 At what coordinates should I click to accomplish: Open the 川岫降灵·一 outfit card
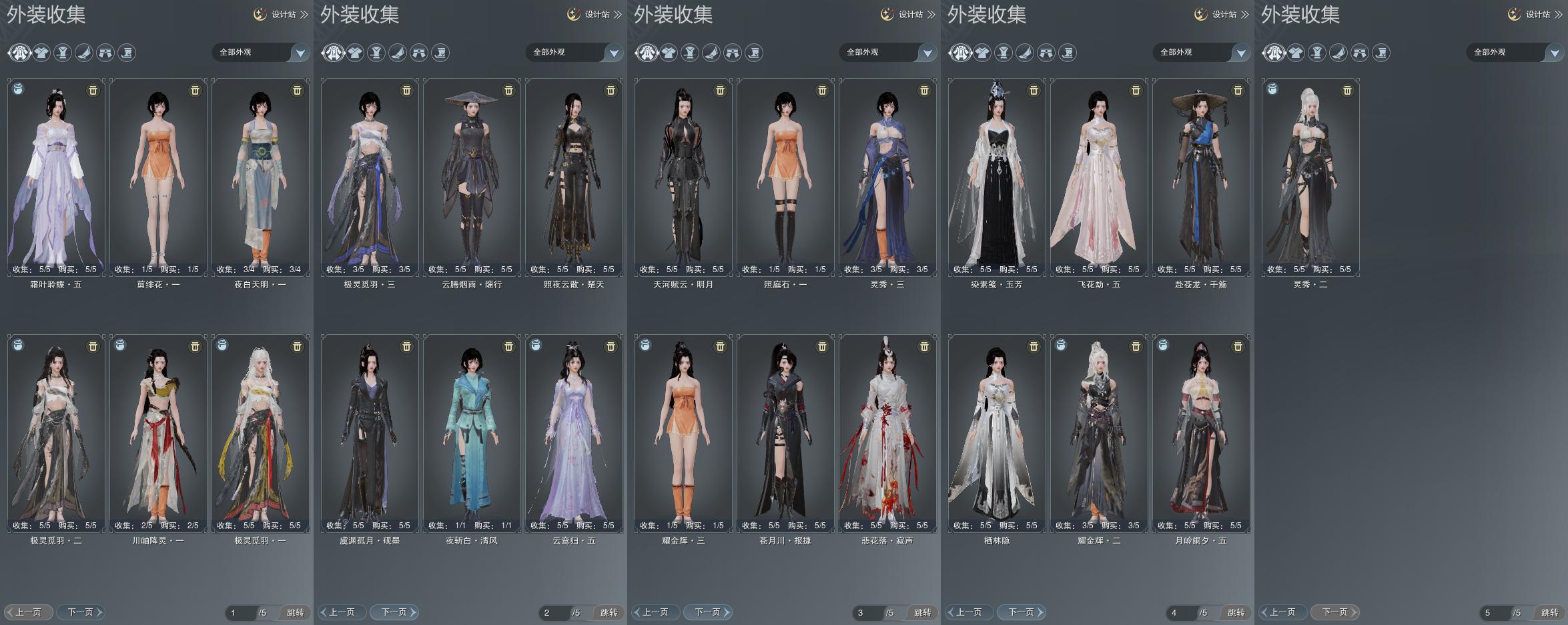(x=158, y=433)
